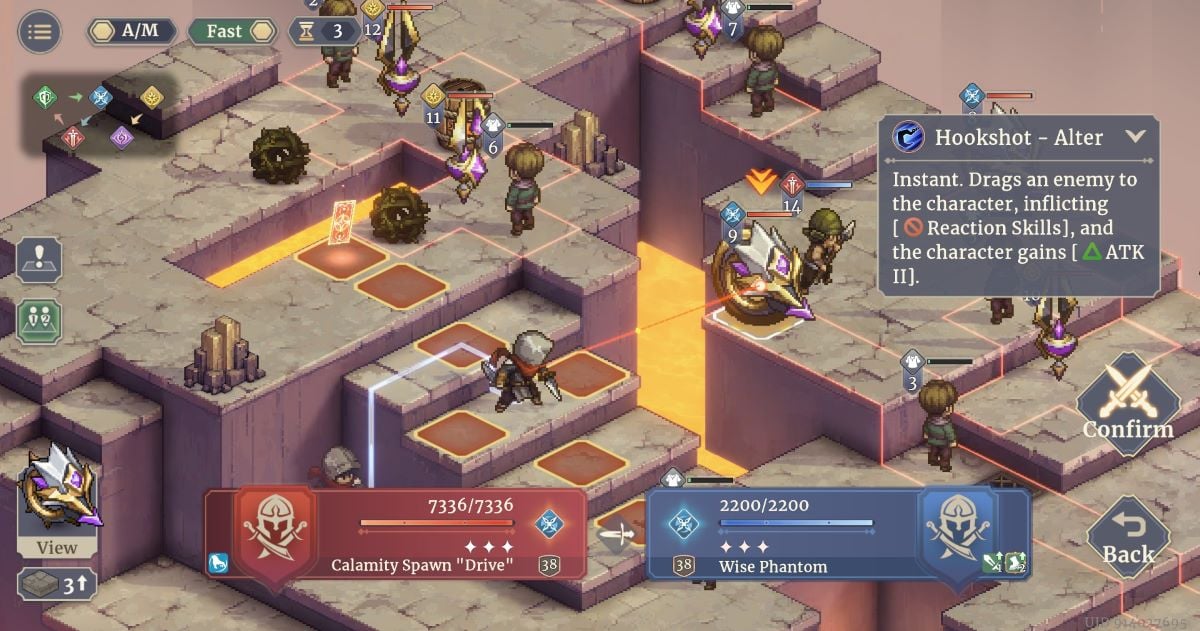Open the terrain height 3 indicator
Screen dimensions: 1200x631
pos(57,585)
